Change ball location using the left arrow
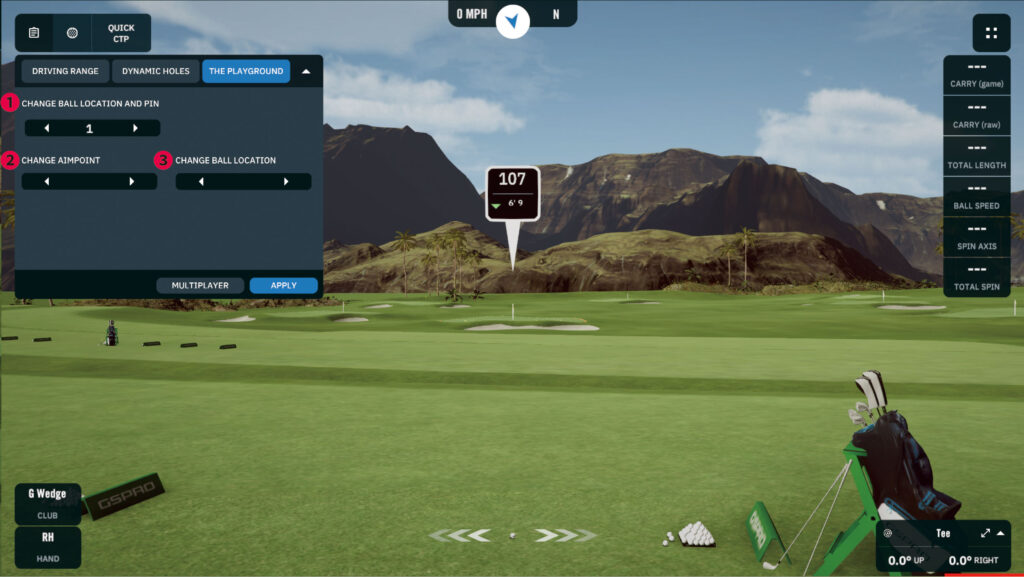 [201, 182]
